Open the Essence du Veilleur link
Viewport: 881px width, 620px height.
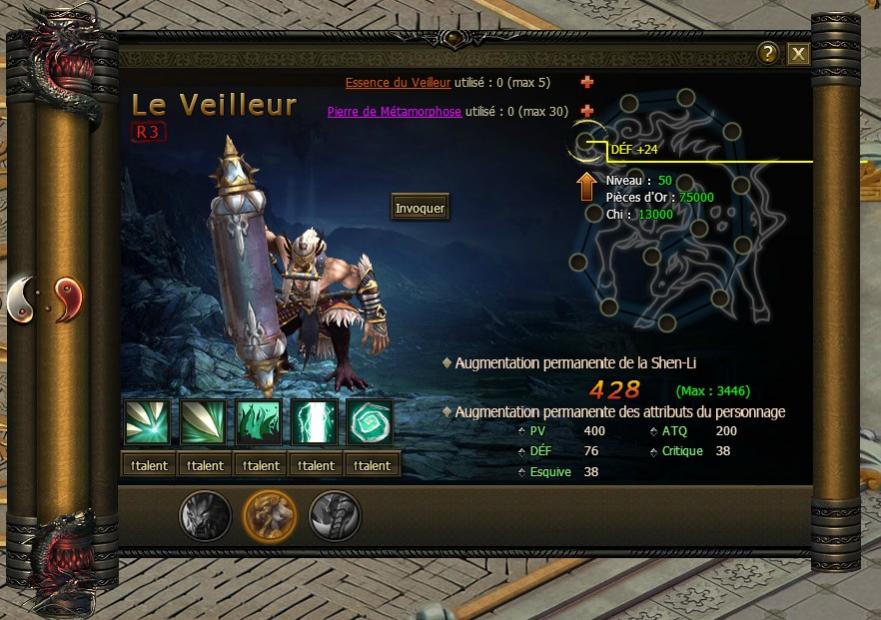[x=398, y=83]
